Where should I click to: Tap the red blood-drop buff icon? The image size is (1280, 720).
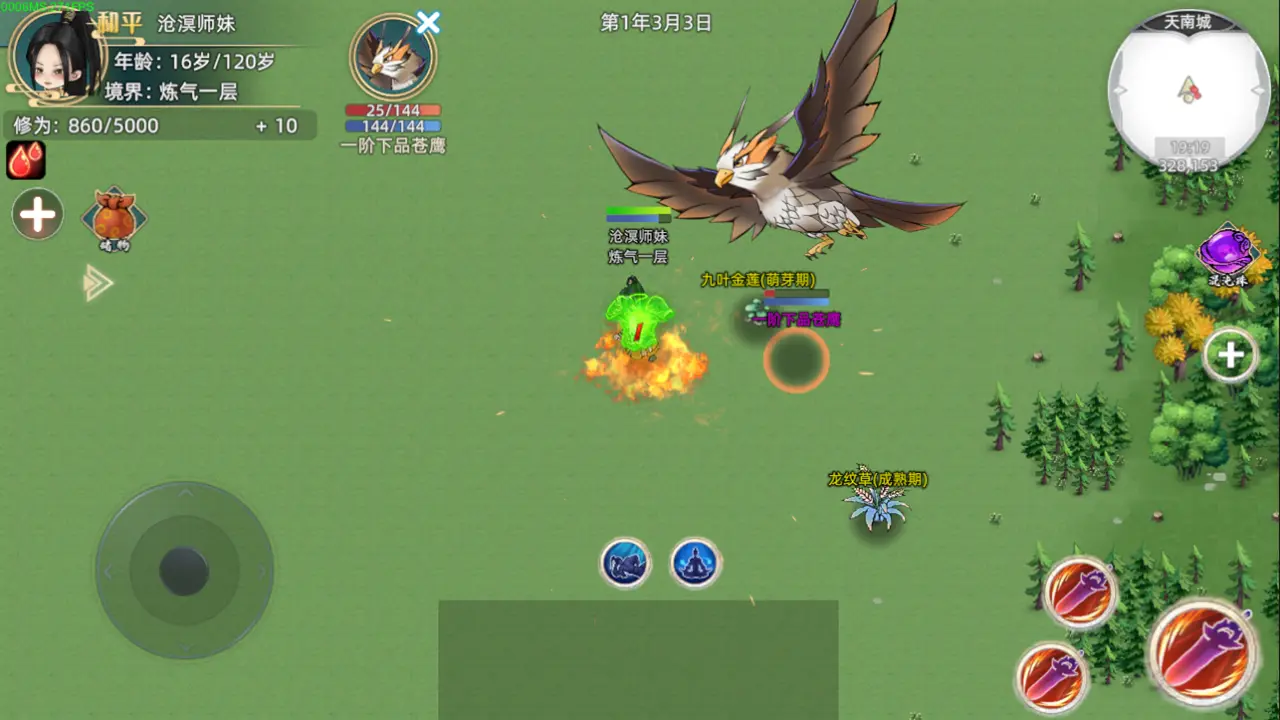pos(25,158)
